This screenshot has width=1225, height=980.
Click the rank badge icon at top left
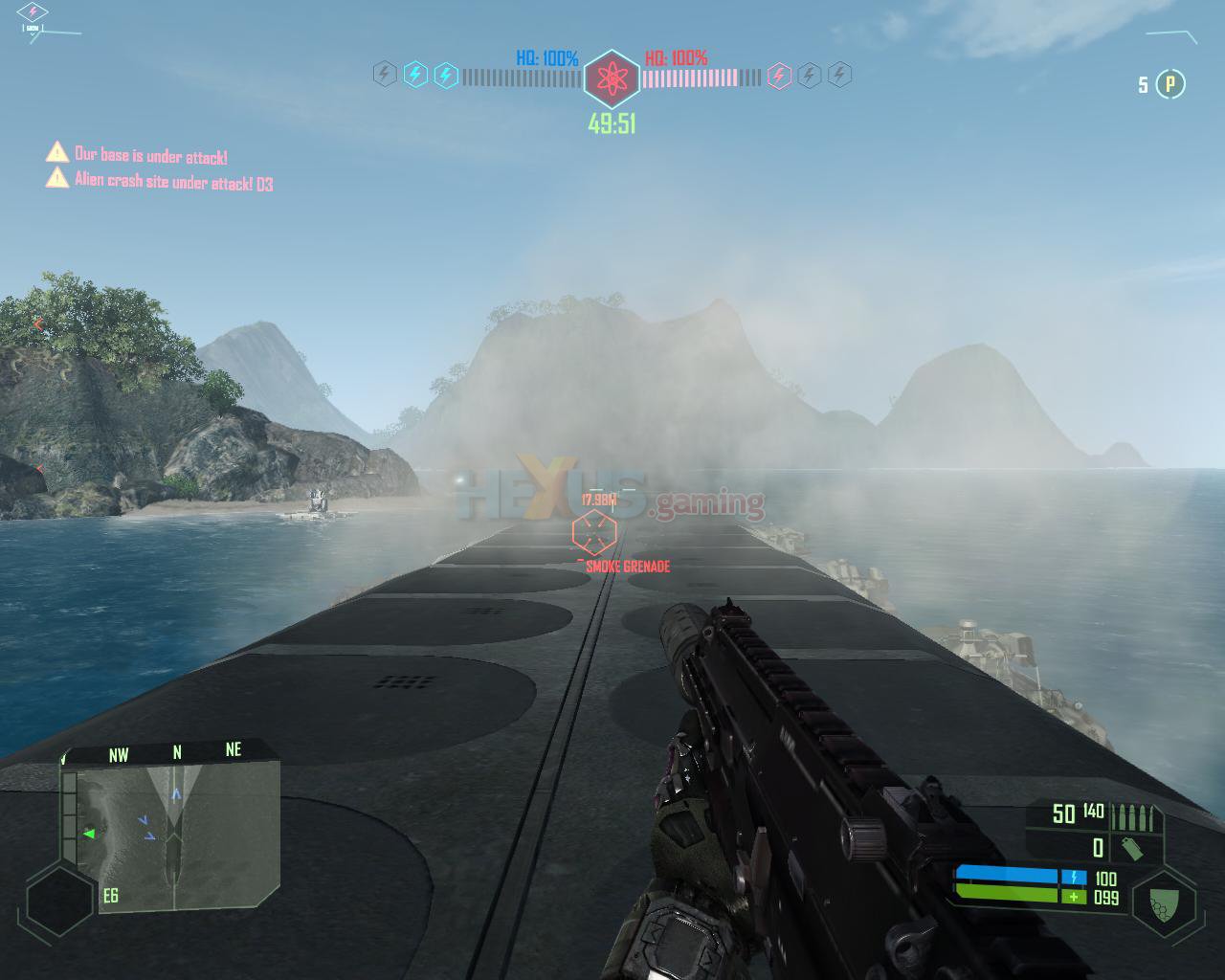click(x=33, y=13)
